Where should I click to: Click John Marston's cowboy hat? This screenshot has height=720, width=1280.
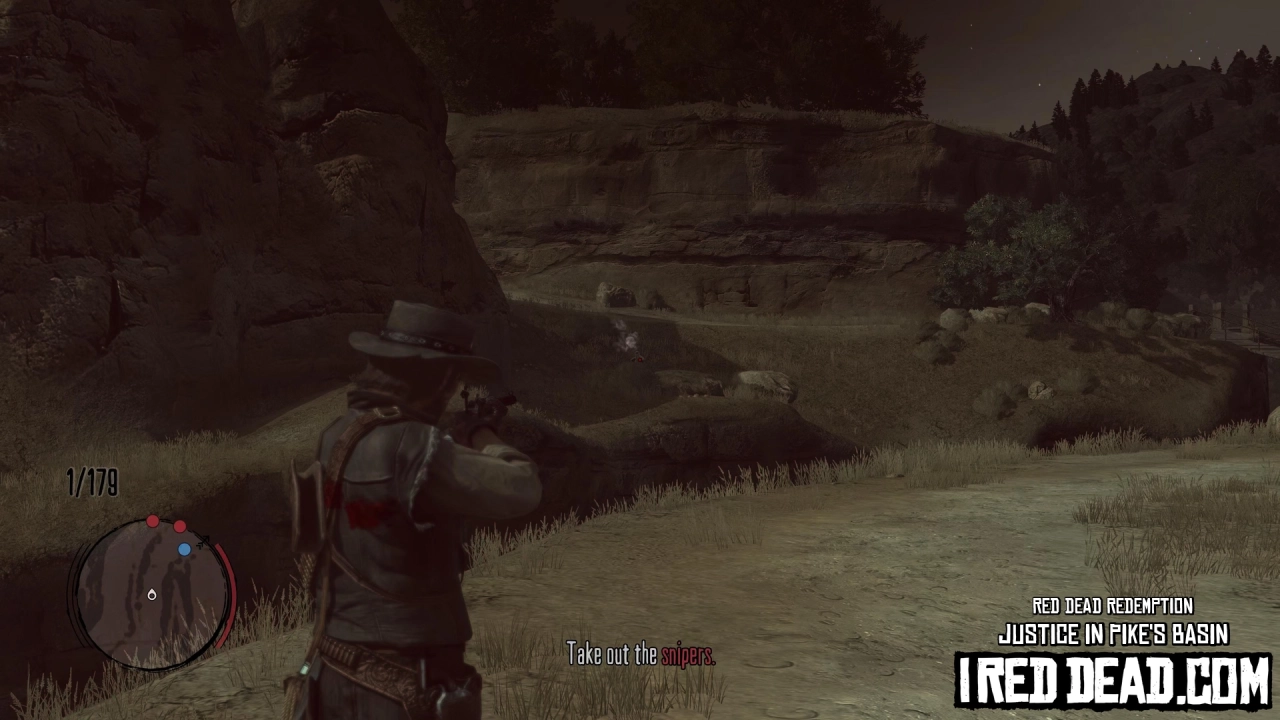point(412,332)
